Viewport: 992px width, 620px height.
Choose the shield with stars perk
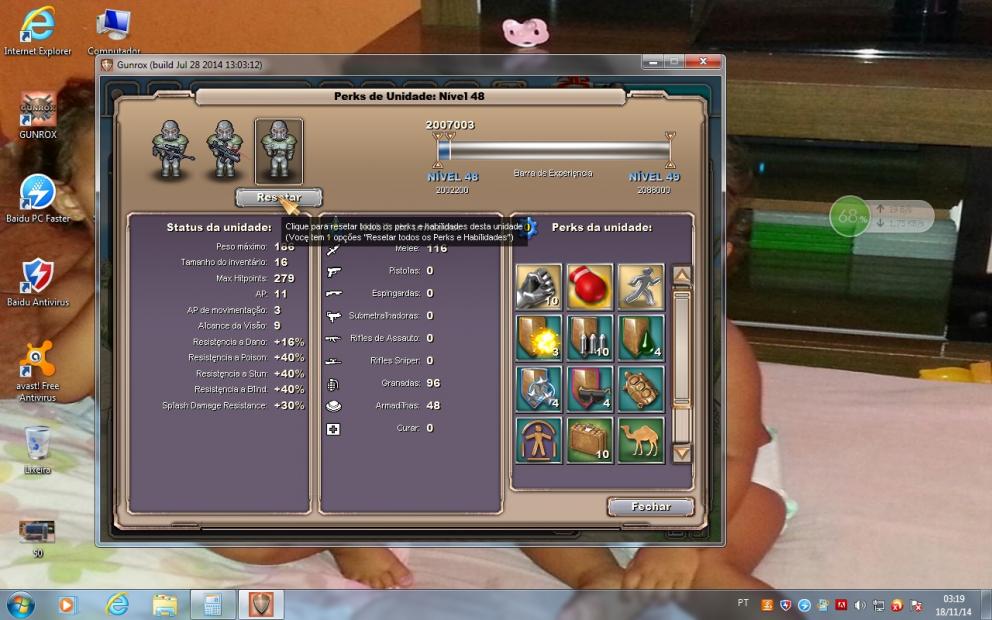click(x=539, y=389)
